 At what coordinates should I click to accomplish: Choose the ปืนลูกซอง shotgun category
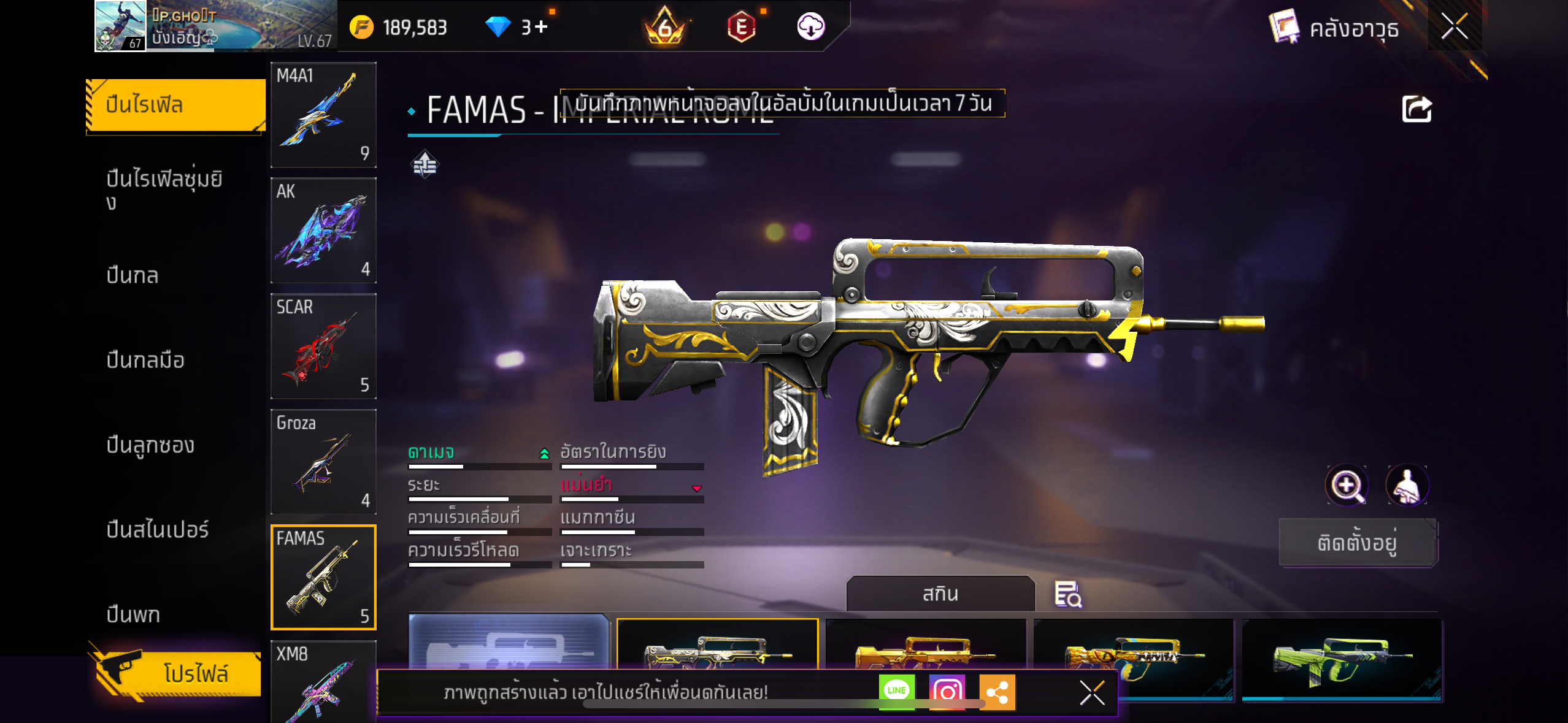pyautogui.click(x=150, y=445)
